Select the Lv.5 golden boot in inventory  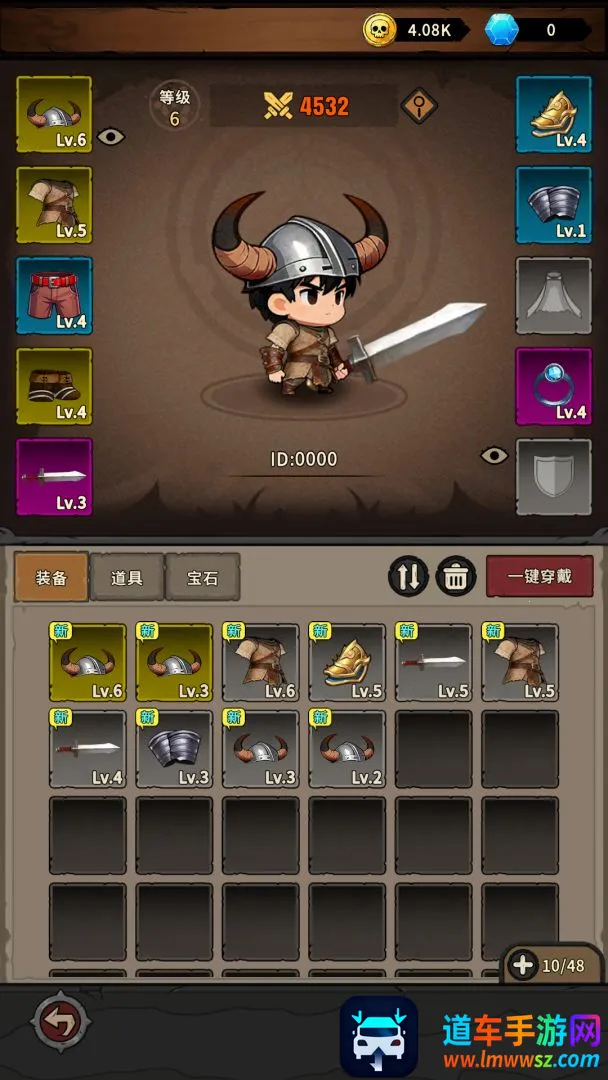pos(347,662)
